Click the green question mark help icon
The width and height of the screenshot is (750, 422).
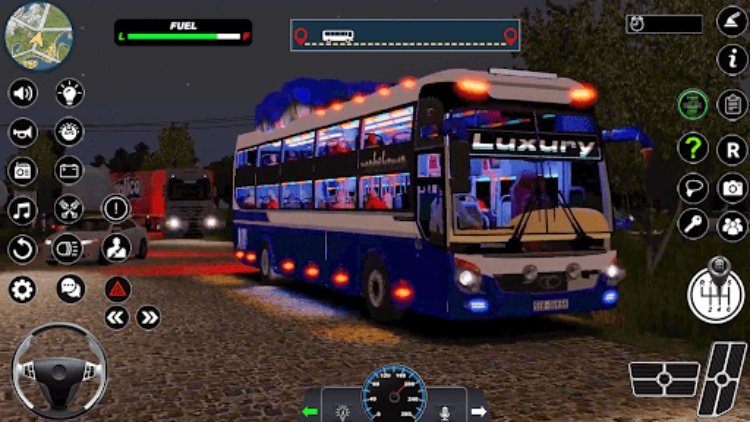click(x=692, y=147)
